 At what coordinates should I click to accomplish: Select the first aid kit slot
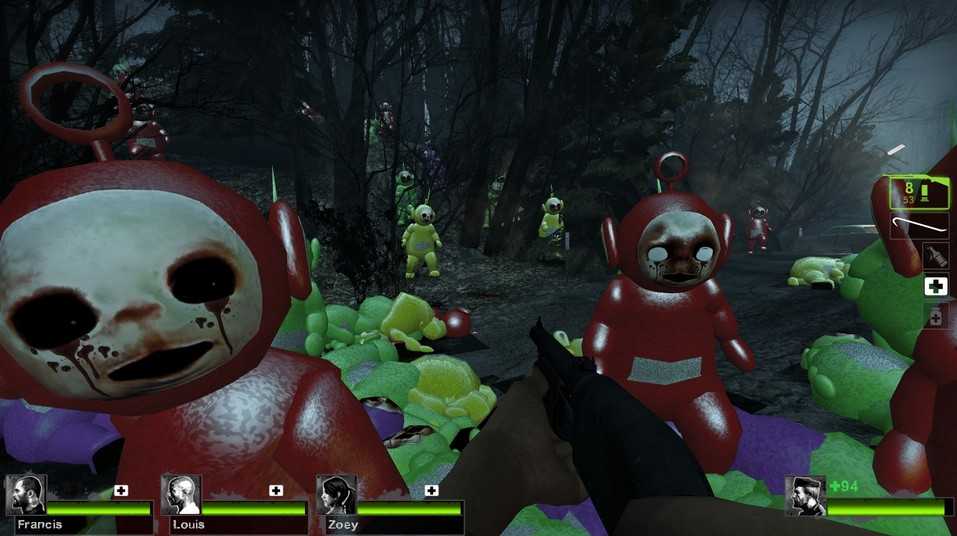coord(935,287)
